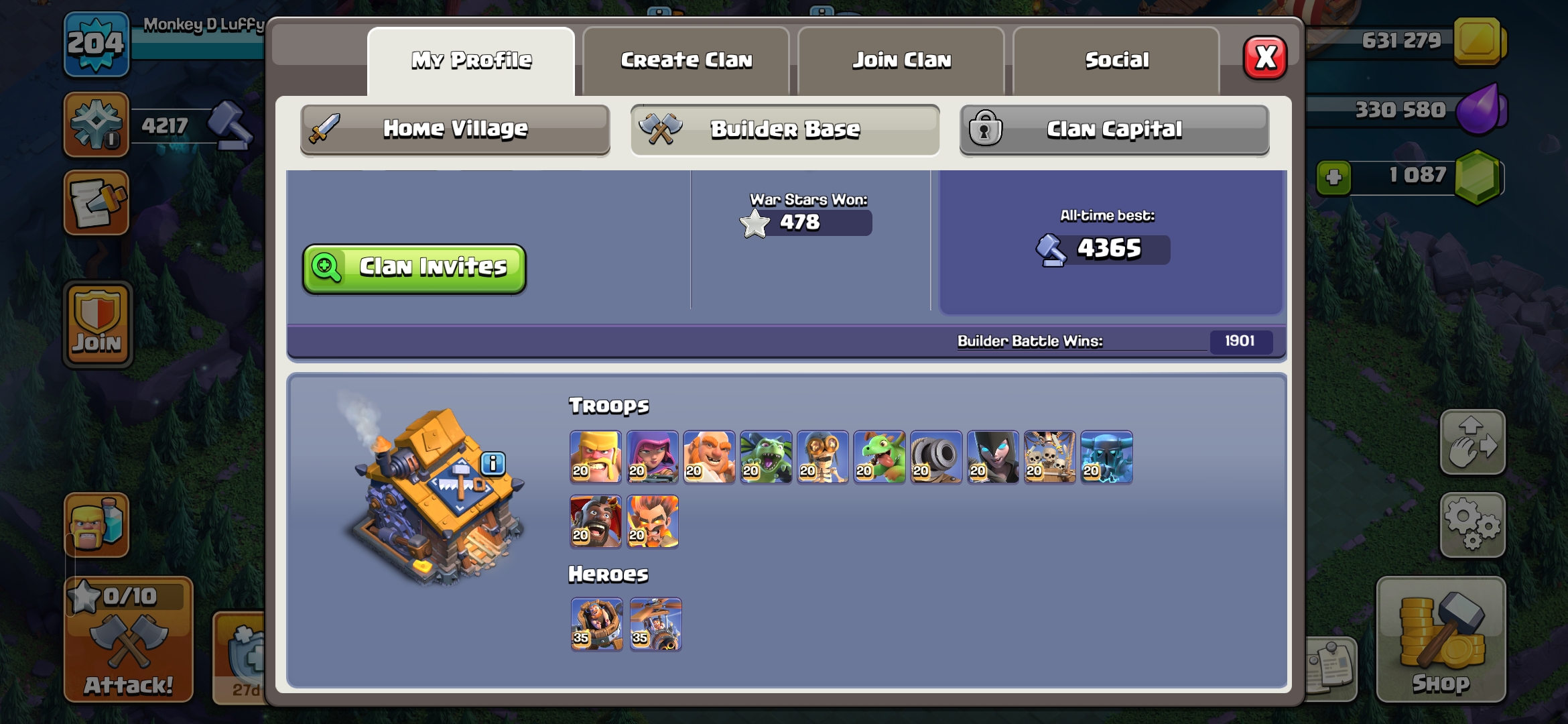The width and height of the screenshot is (1568, 724).
Task: Tap the Builder Hall info button
Action: pyautogui.click(x=493, y=463)
